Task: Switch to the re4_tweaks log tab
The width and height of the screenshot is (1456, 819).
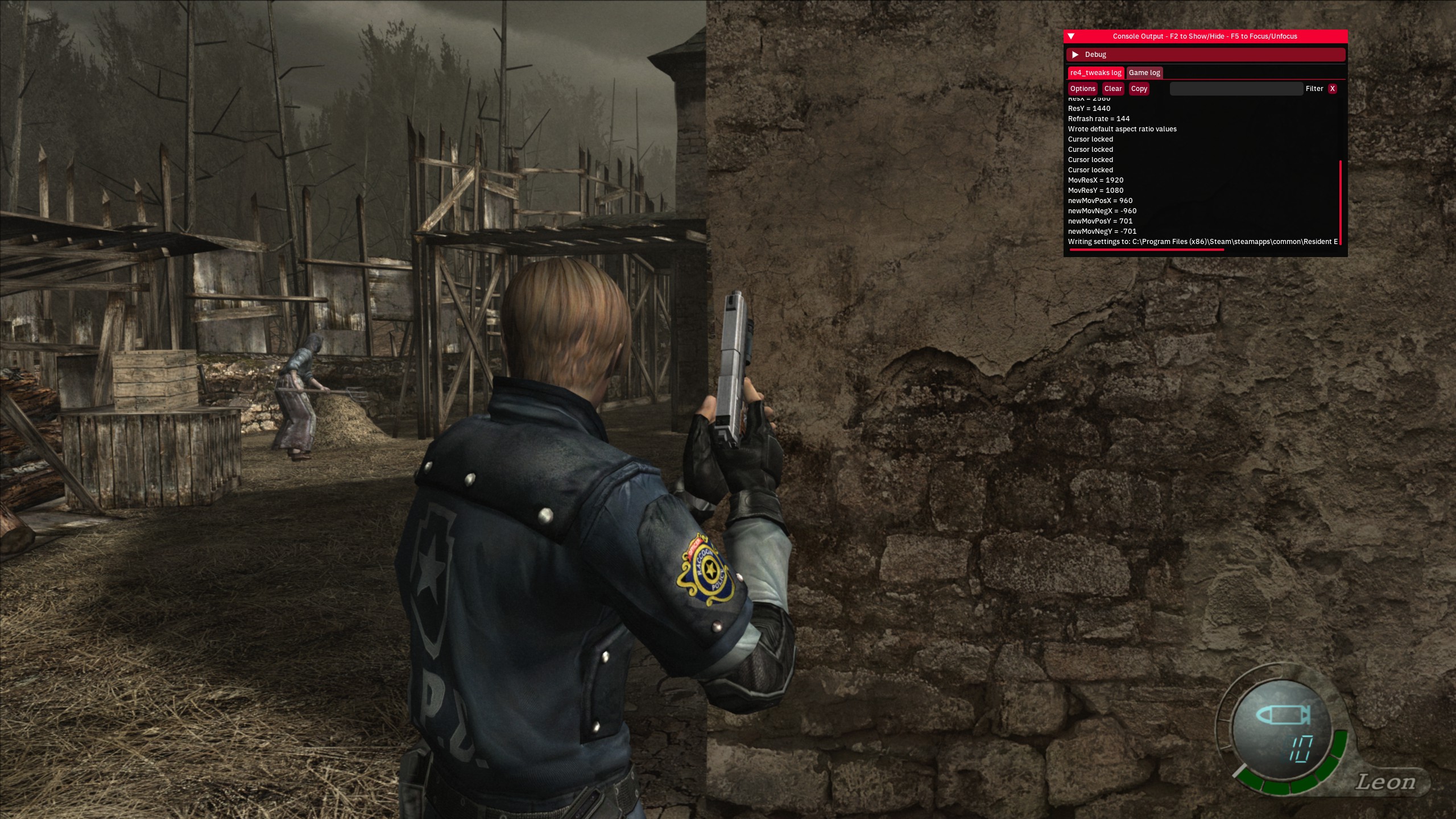Action: 1095,73
